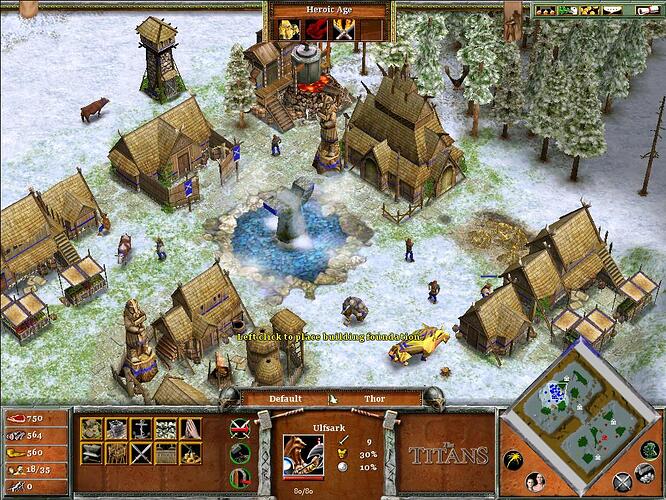
Task: Select the Default tab above the unit panel
Action: (285, 399)
